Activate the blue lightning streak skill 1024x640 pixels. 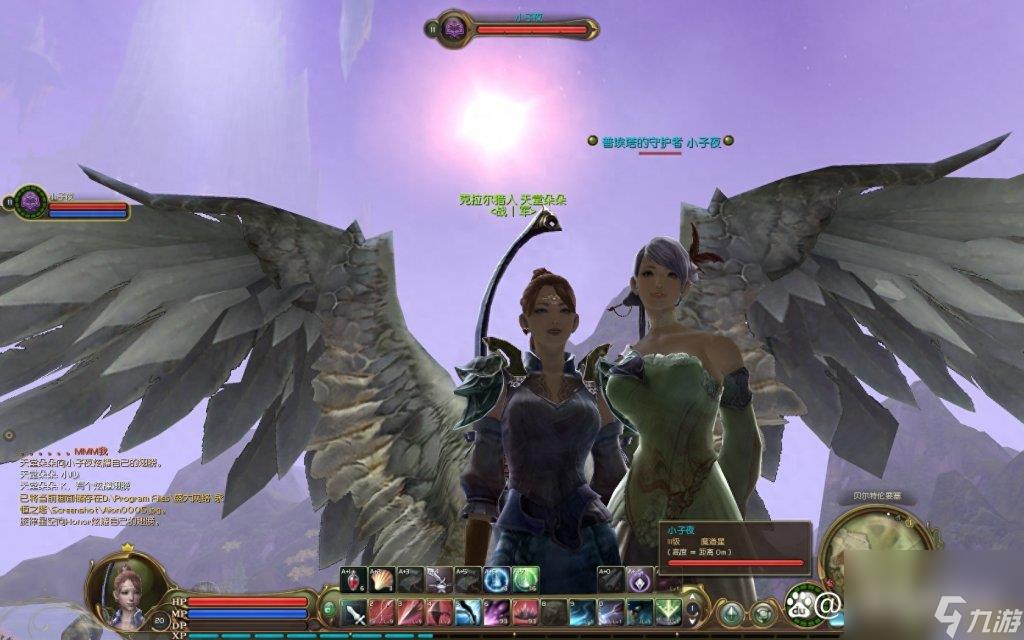(611, 612)
